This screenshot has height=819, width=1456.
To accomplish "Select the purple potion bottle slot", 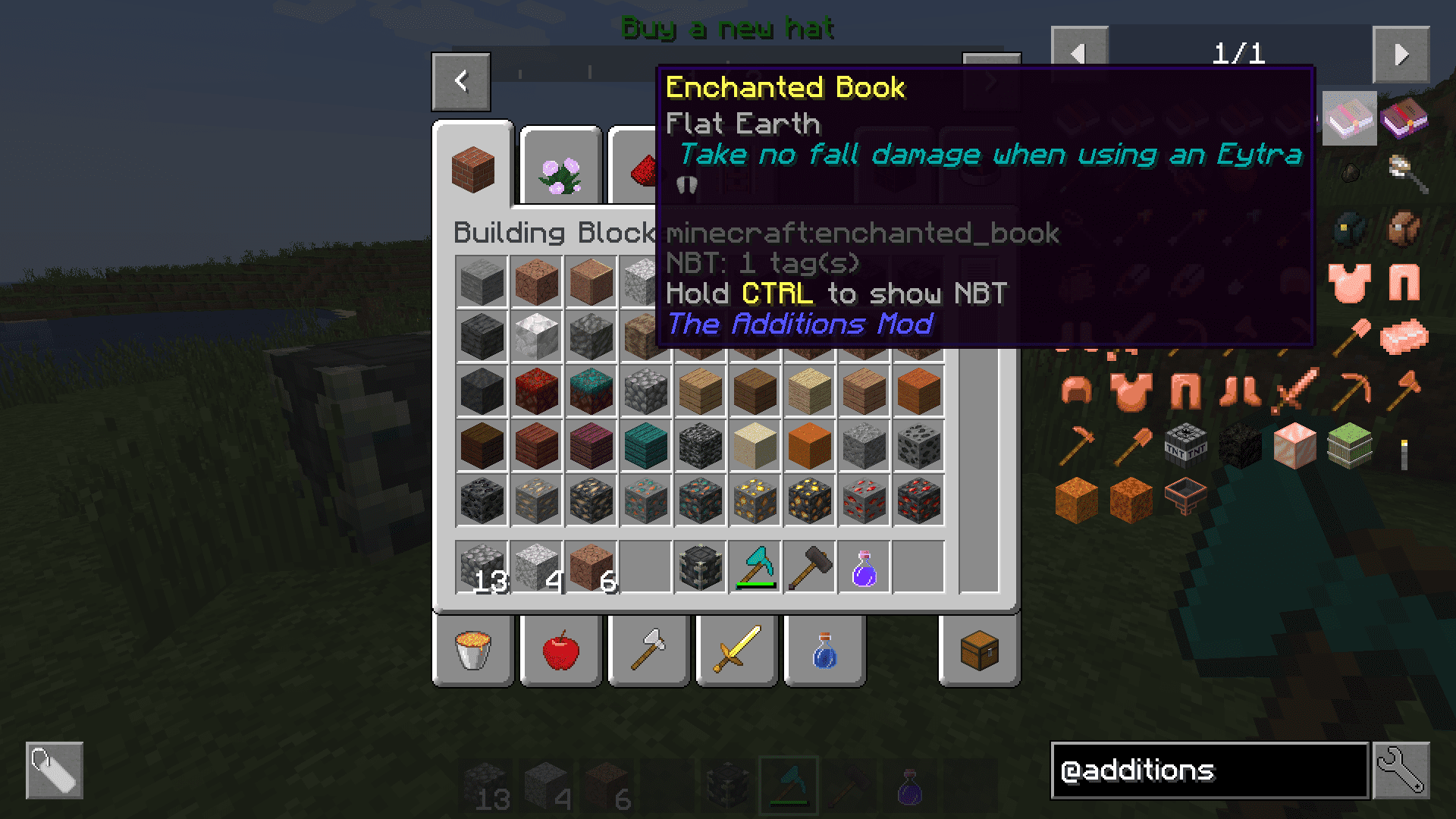I will tap(864, 567).
